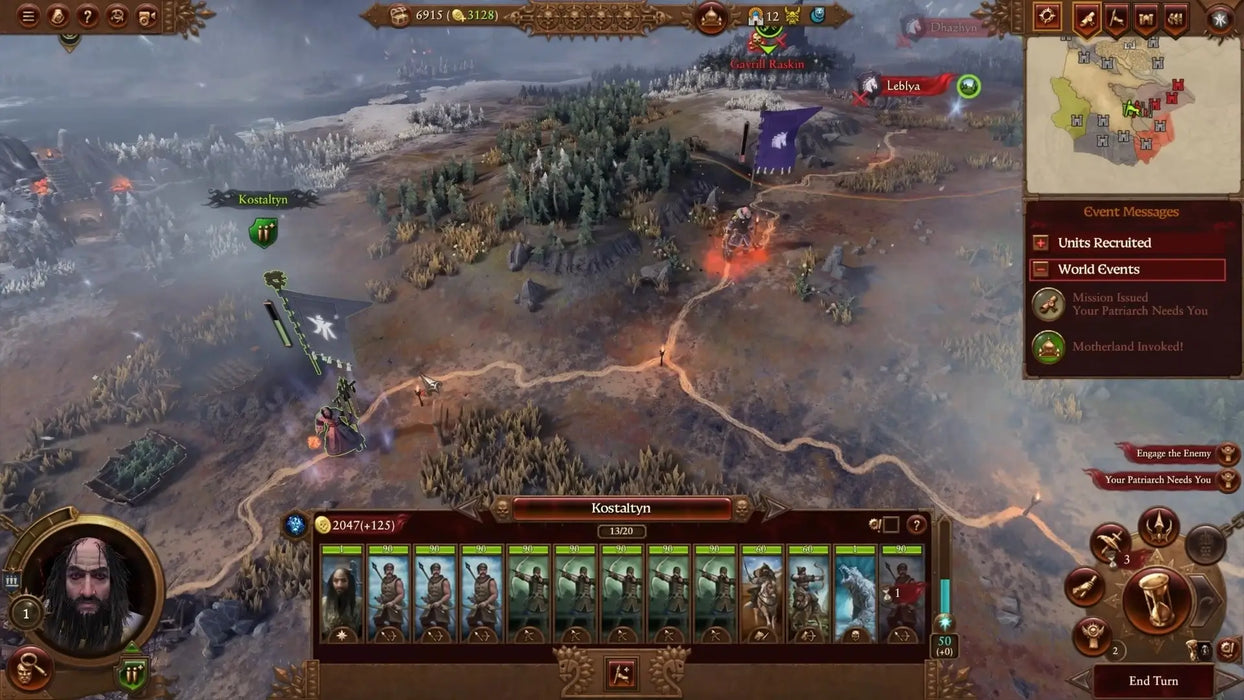The width and height of the screenshot is (1244, 700).
Task: Open the main menu hamburger icon
Action: (28, 16)
